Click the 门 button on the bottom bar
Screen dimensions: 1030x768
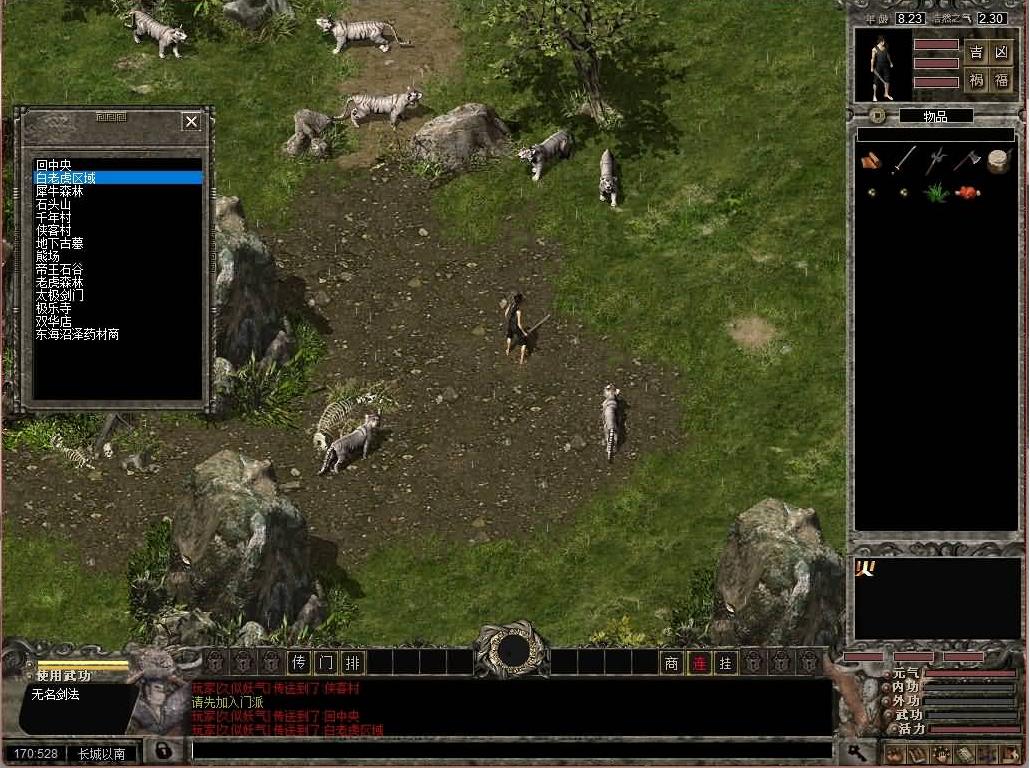(325, 662)
